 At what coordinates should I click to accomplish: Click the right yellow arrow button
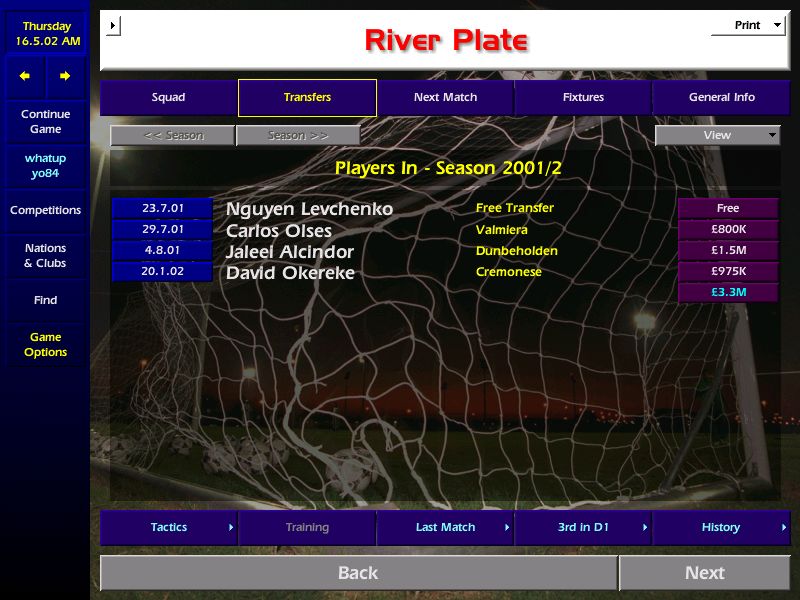65,76
